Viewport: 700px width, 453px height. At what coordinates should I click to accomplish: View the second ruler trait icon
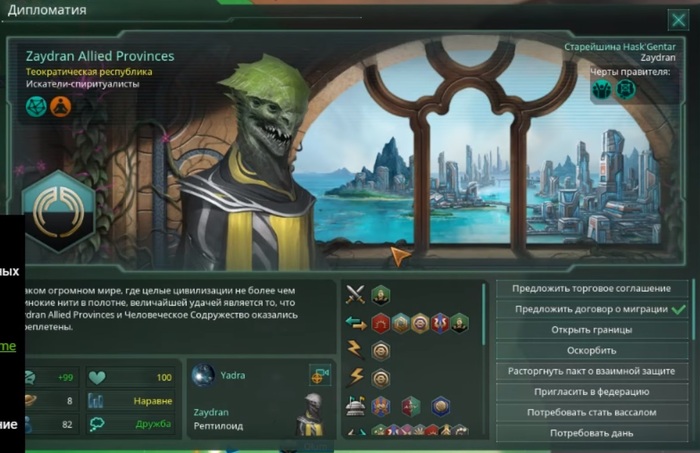(x=625, y=90)
